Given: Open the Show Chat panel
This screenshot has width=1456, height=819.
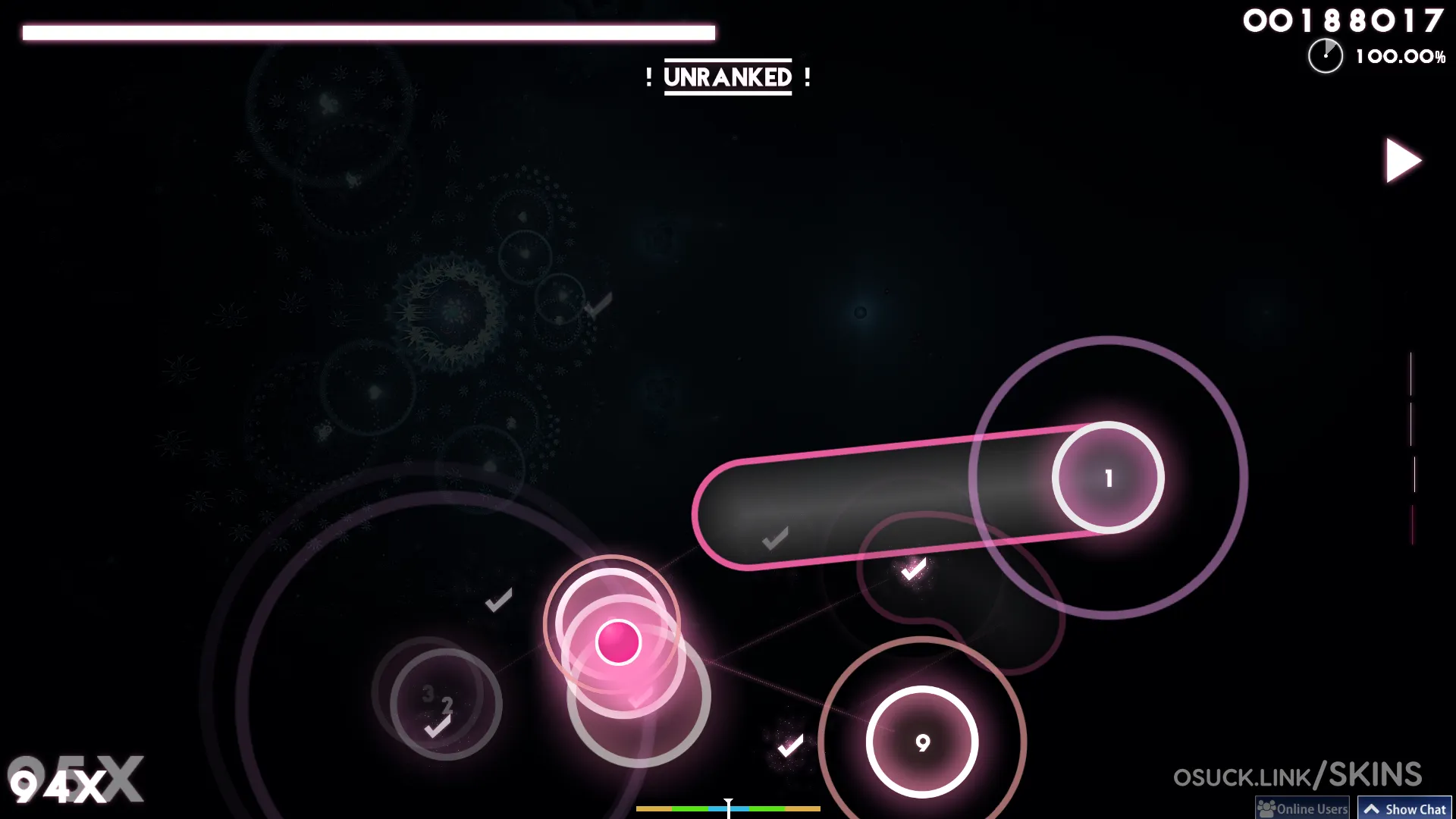Looking at the screenshot, I should point(1404,808).
